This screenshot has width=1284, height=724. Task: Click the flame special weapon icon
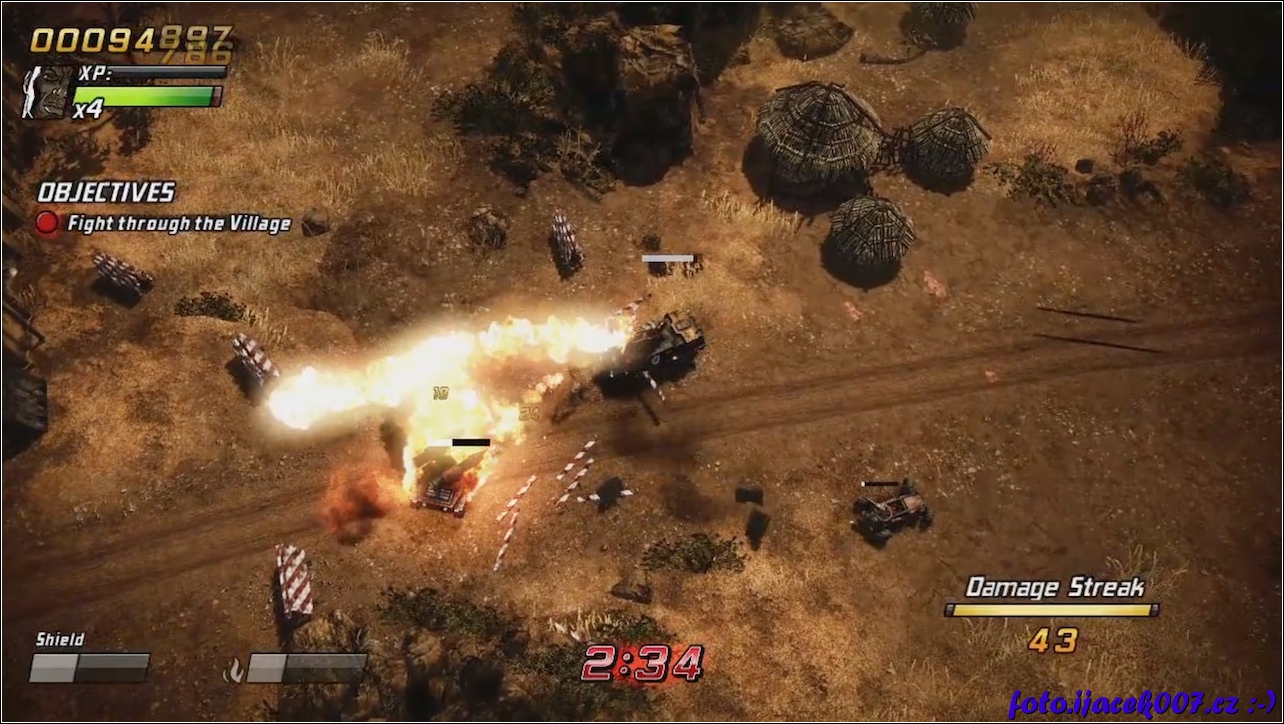(234, 670)
